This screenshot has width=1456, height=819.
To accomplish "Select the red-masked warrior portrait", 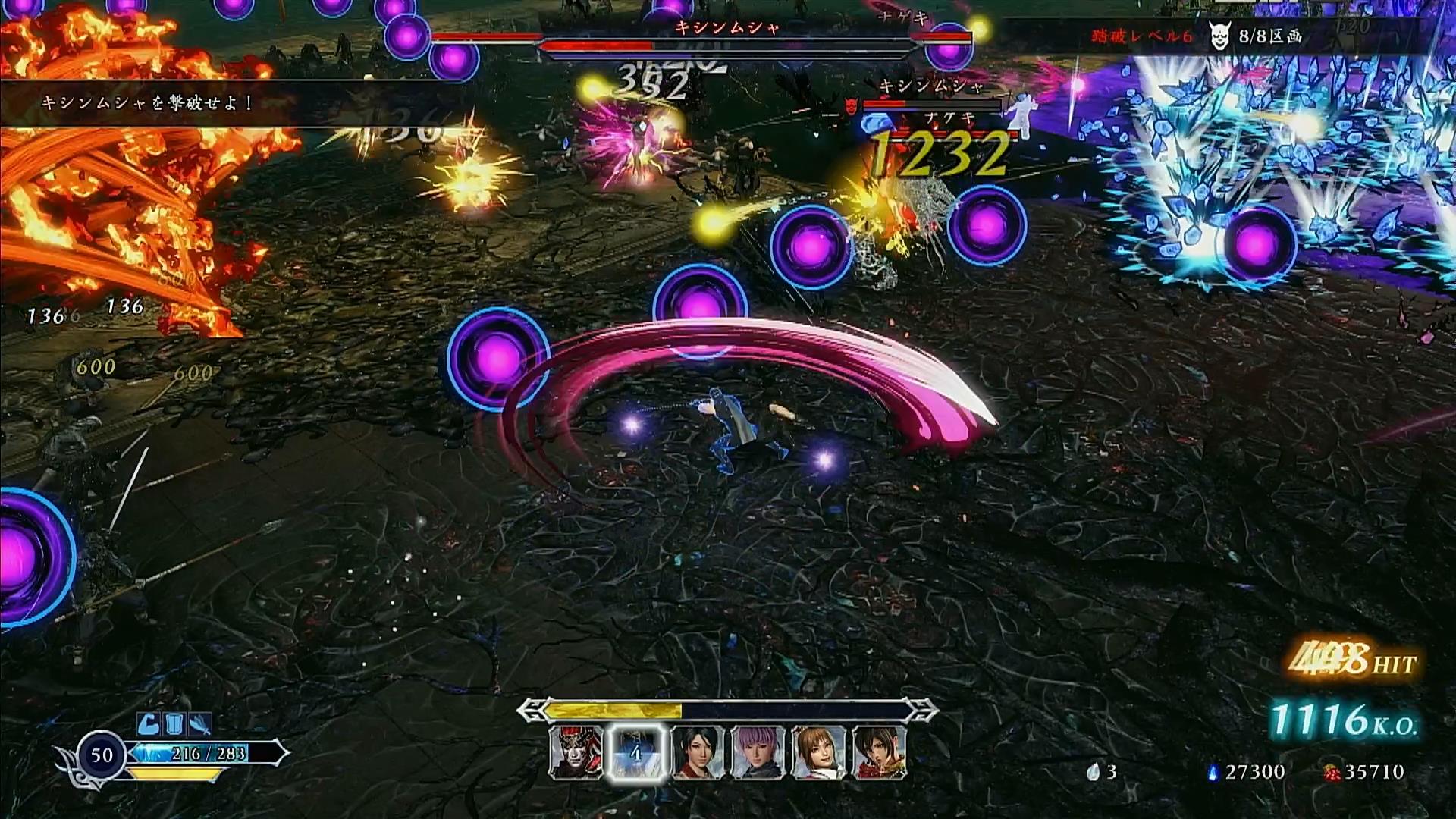I will [x=576, y=752].
